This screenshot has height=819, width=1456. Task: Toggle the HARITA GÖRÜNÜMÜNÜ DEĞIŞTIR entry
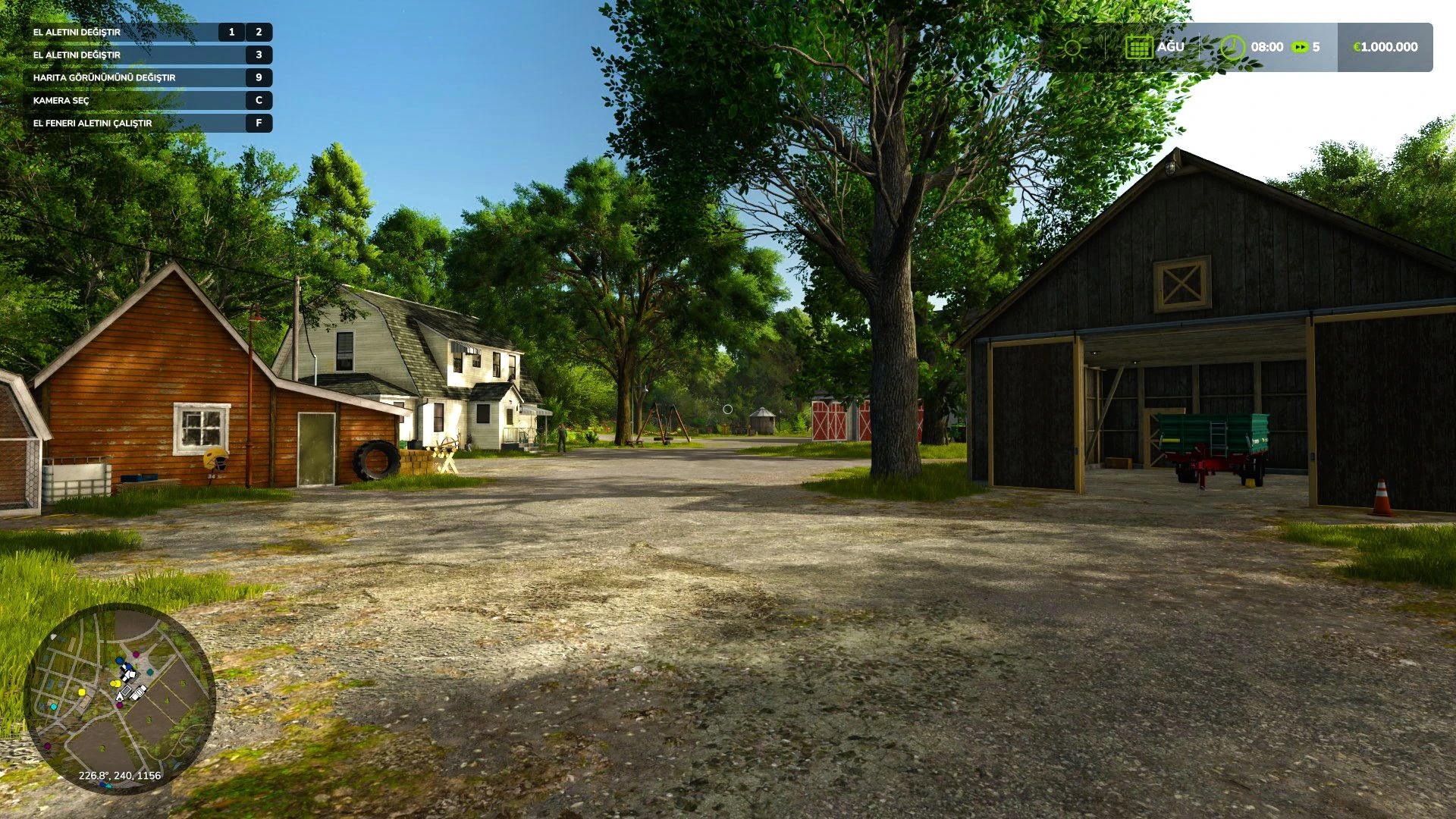pyautogui.click(x=106, y=77)
